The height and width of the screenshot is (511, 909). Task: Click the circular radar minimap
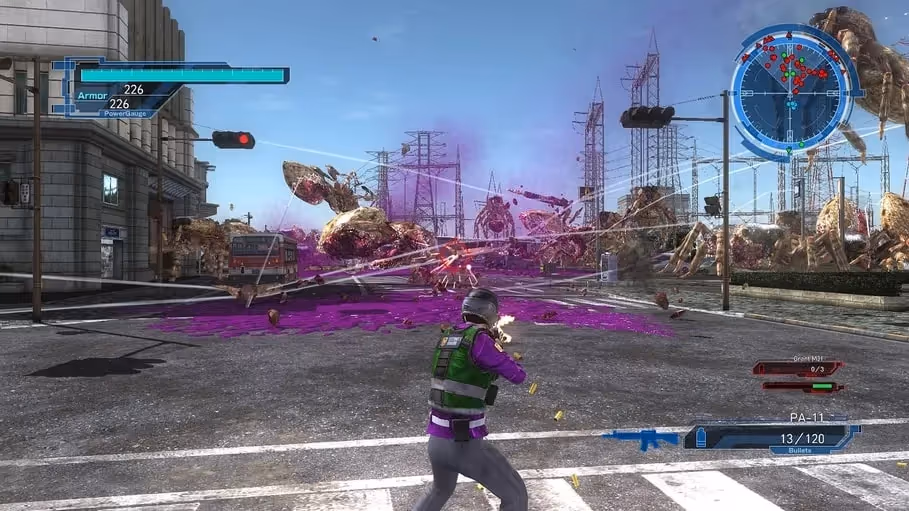coord(791,91)
